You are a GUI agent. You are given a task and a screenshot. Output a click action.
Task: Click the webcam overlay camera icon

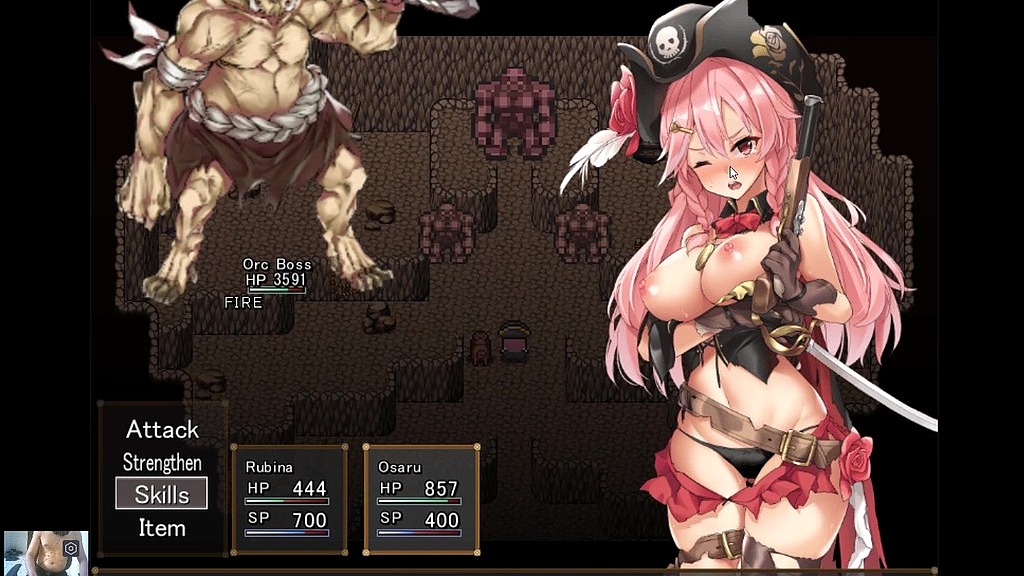pos(71,548)
